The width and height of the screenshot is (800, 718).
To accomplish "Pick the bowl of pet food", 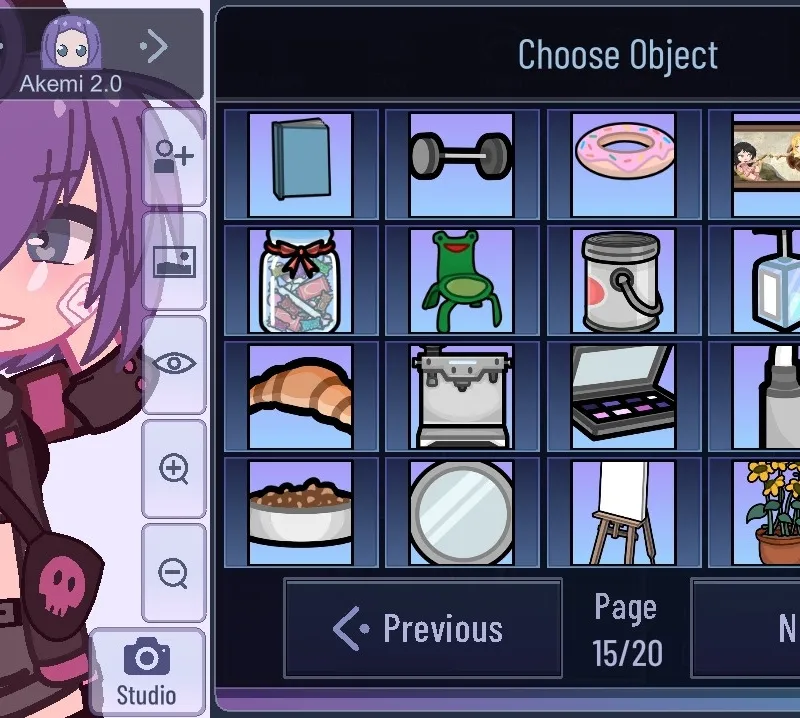I will (300, 512).
